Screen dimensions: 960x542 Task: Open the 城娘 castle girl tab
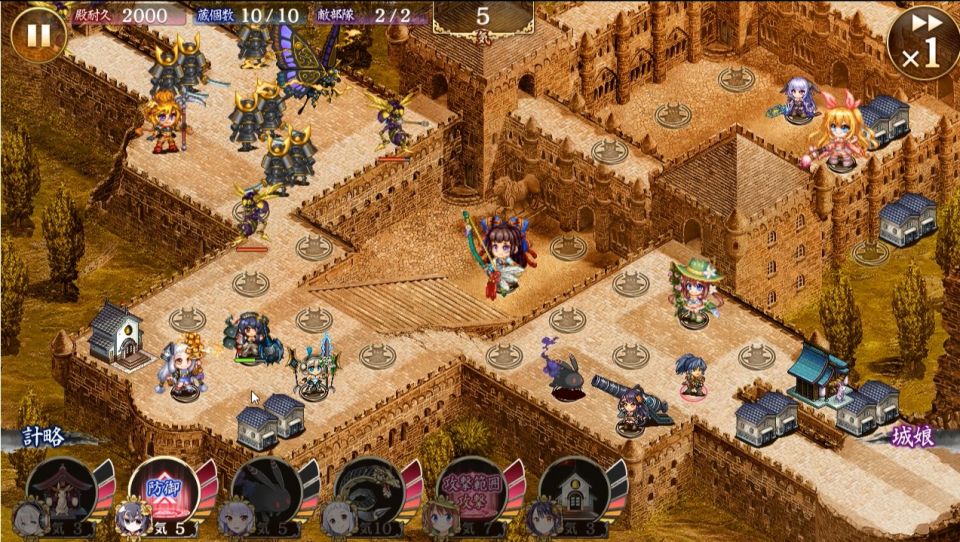[x=915, y=437]
